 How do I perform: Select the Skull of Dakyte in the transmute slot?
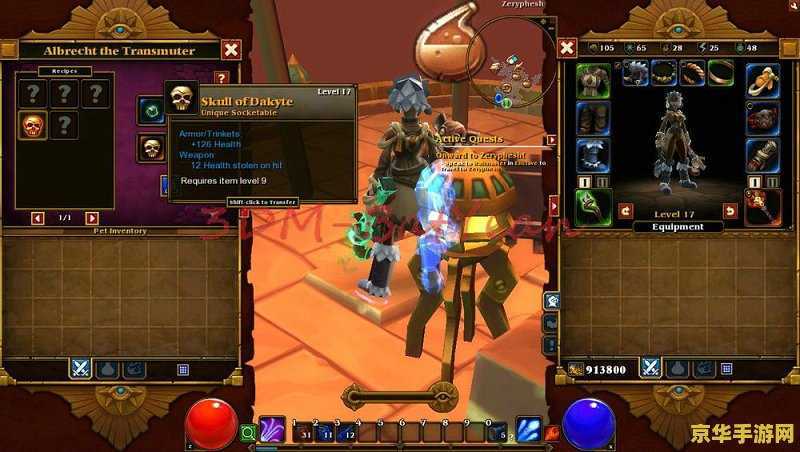point(152,148)
